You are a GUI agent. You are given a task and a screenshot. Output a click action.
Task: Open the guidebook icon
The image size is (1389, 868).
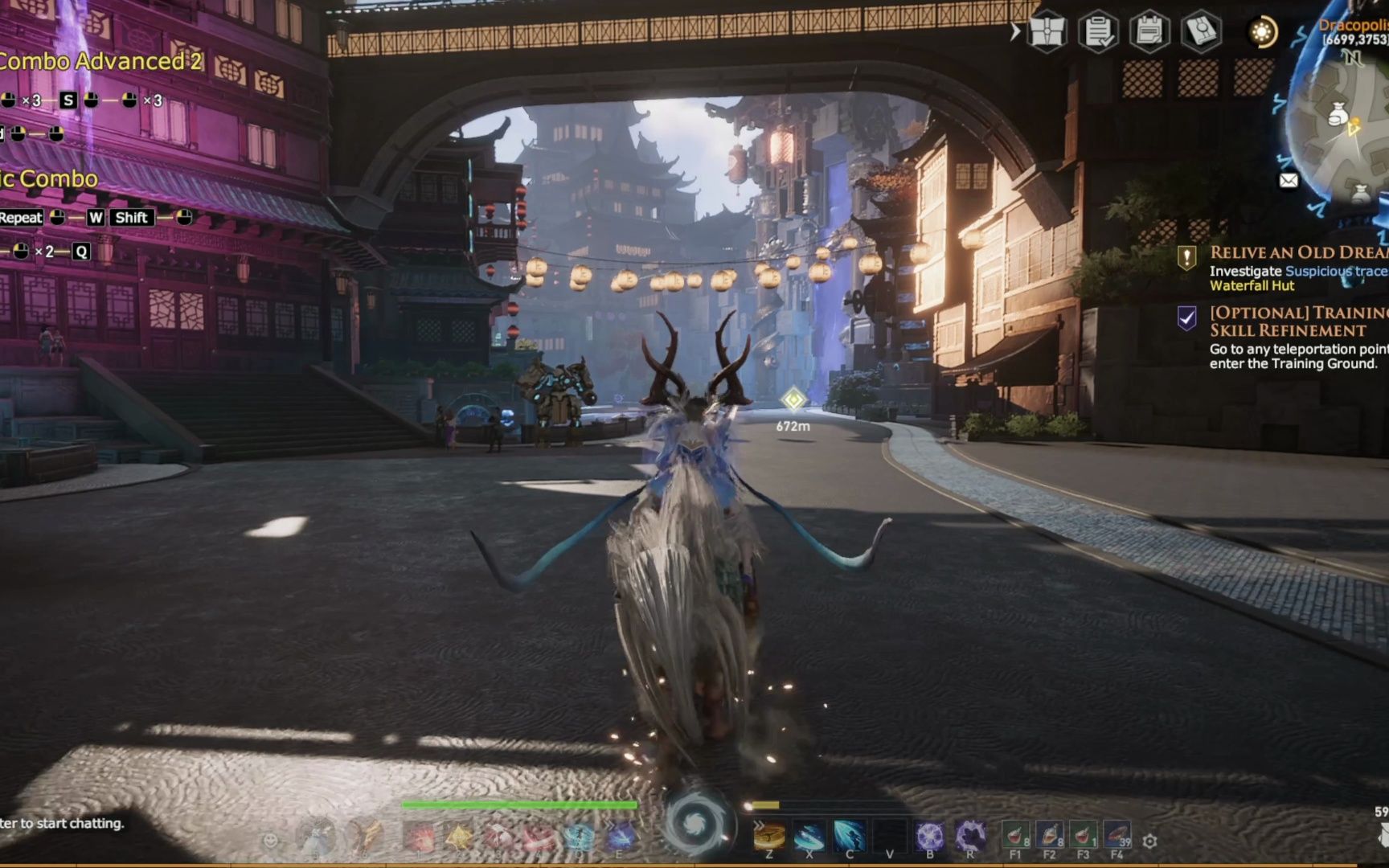pyautogui.click(x=1201, y=32)
